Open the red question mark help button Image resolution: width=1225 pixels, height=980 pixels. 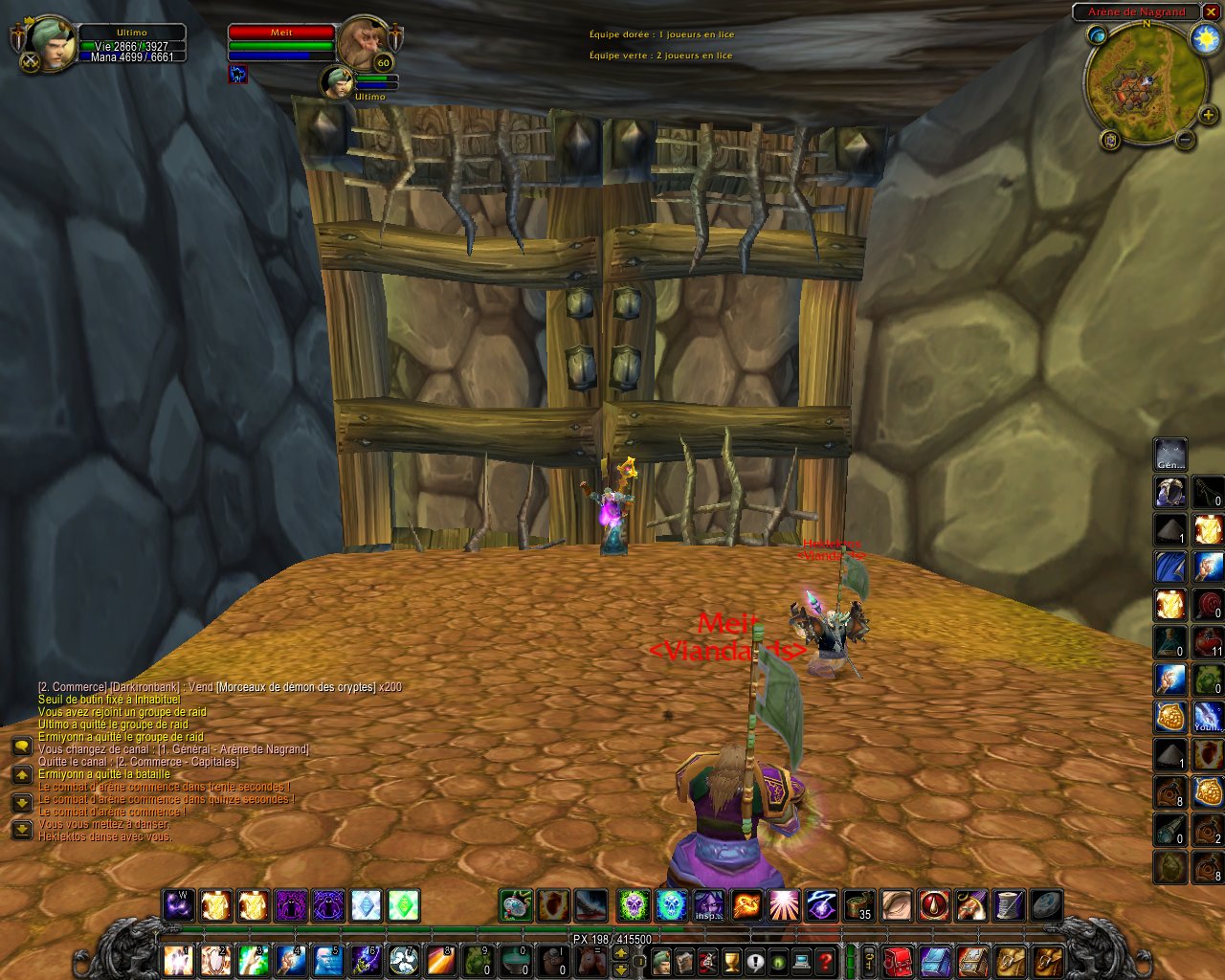(x=826, y=960)
